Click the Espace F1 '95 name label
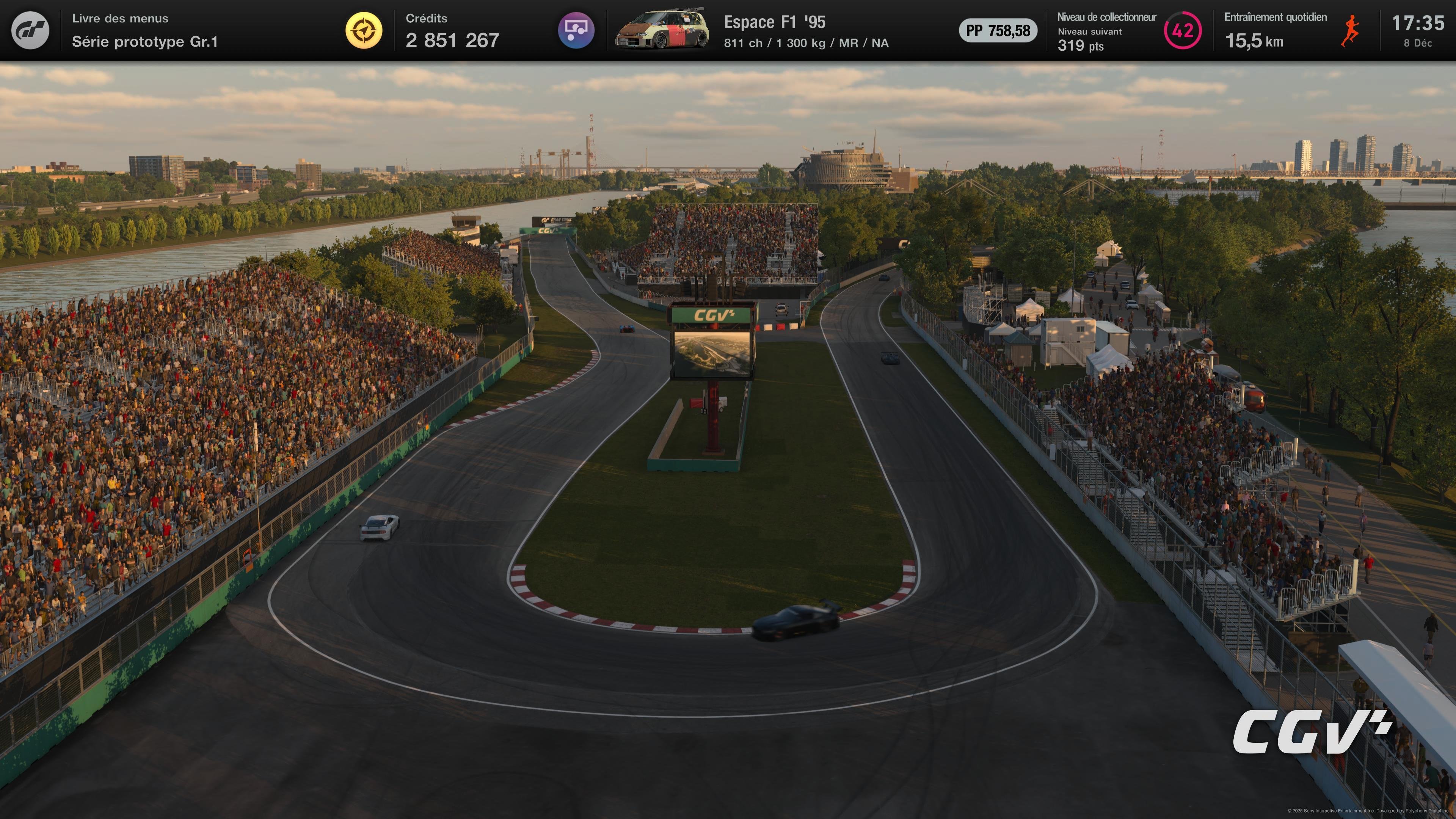Screen dimensions: 1456x819 pos(775,22)
